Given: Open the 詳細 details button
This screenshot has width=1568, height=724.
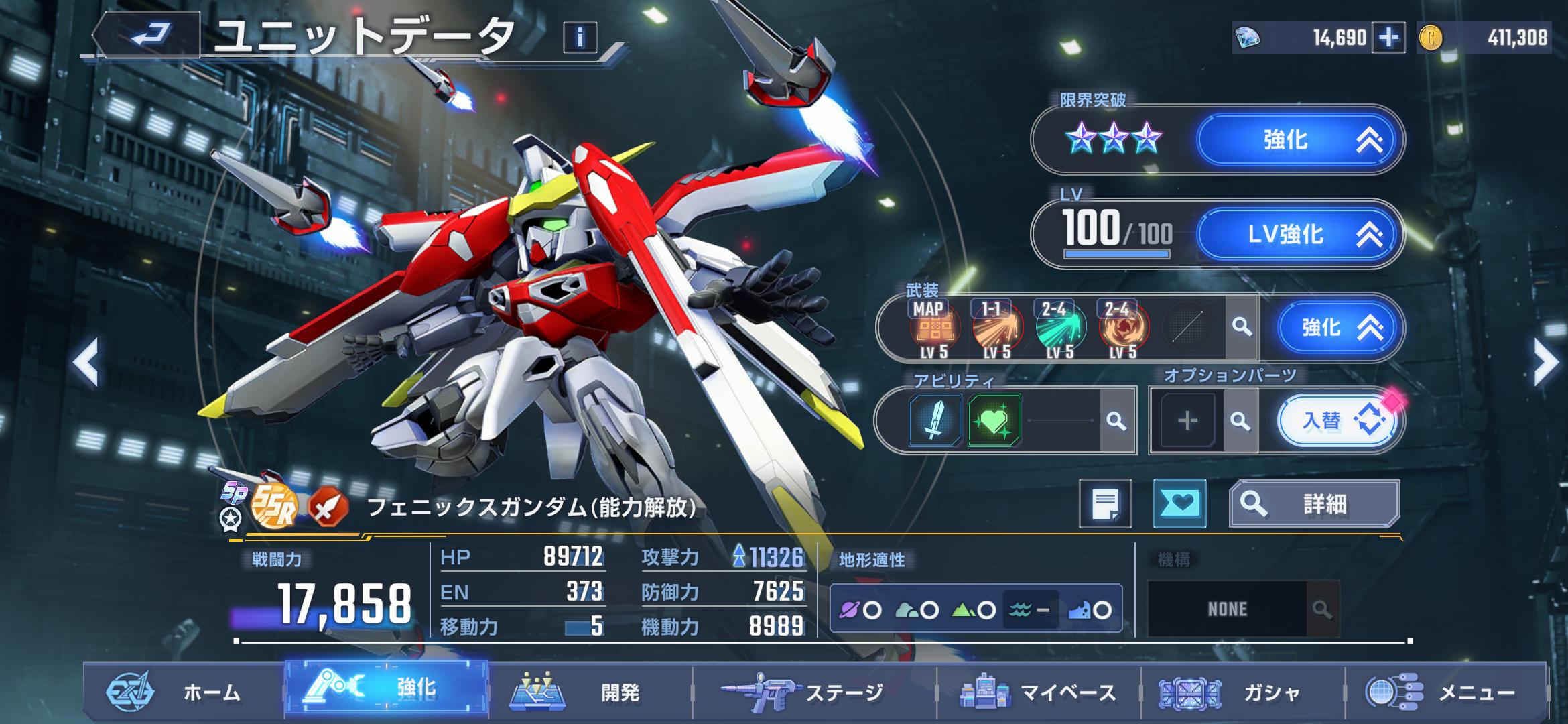Looking at the screenshot, I should [x=1314, y=503].
